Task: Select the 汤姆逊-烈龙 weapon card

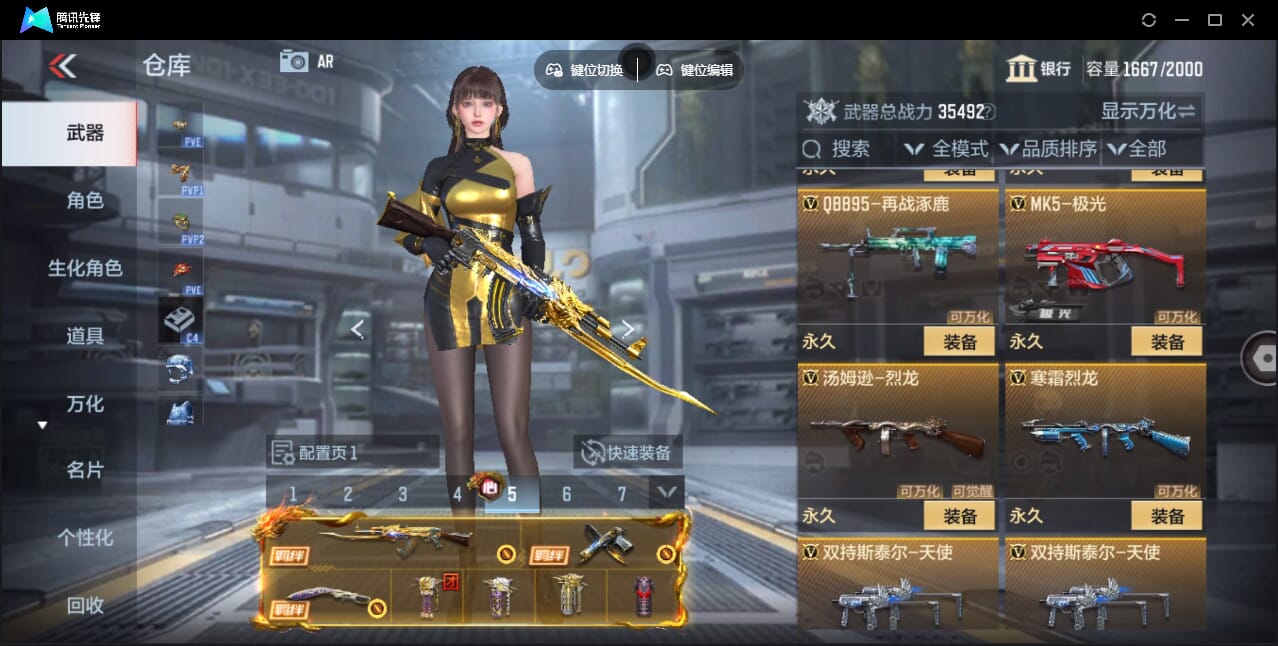Action: (897, 432)
